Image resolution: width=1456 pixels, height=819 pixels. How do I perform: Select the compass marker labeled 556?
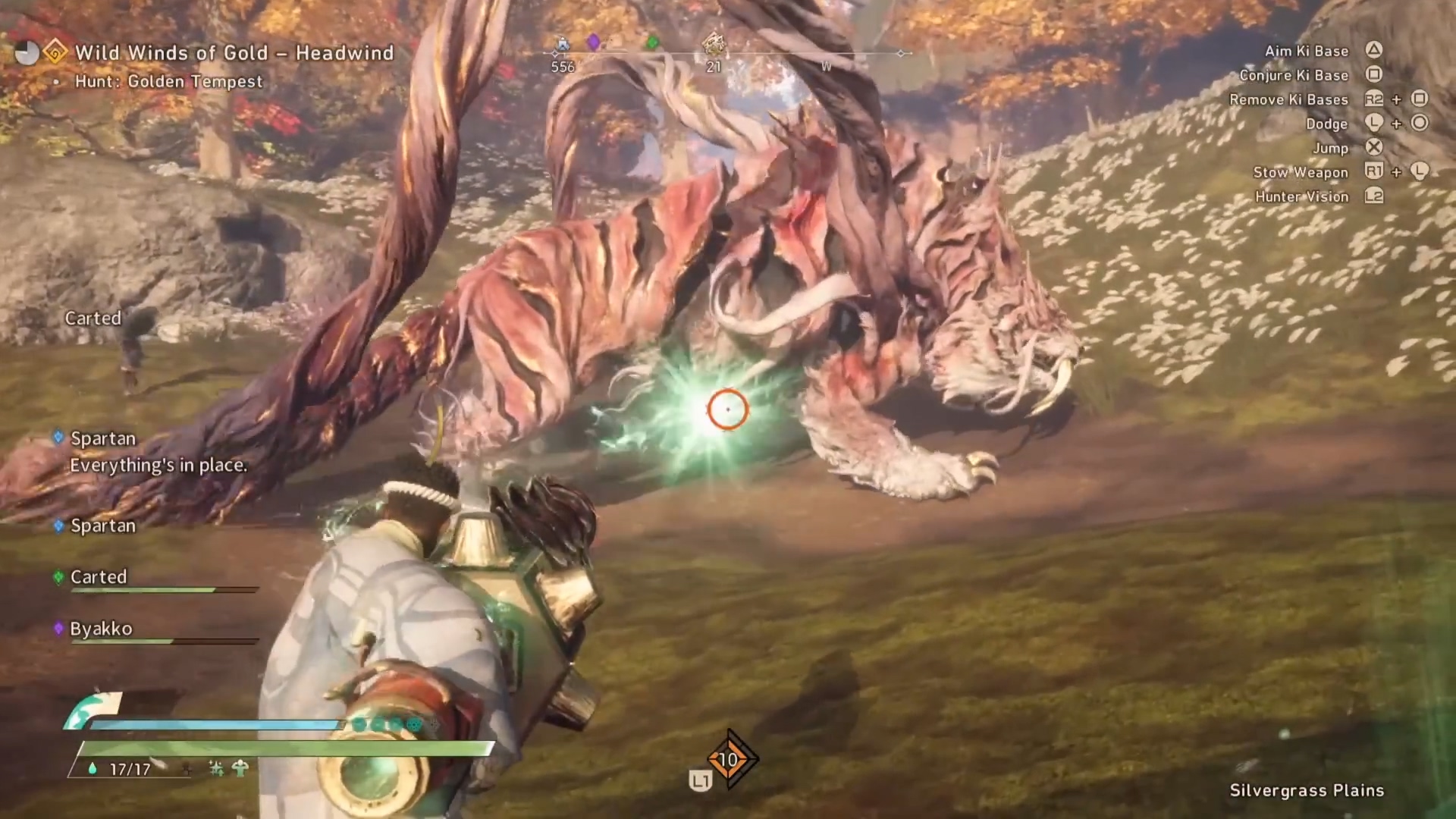[563, 45]
